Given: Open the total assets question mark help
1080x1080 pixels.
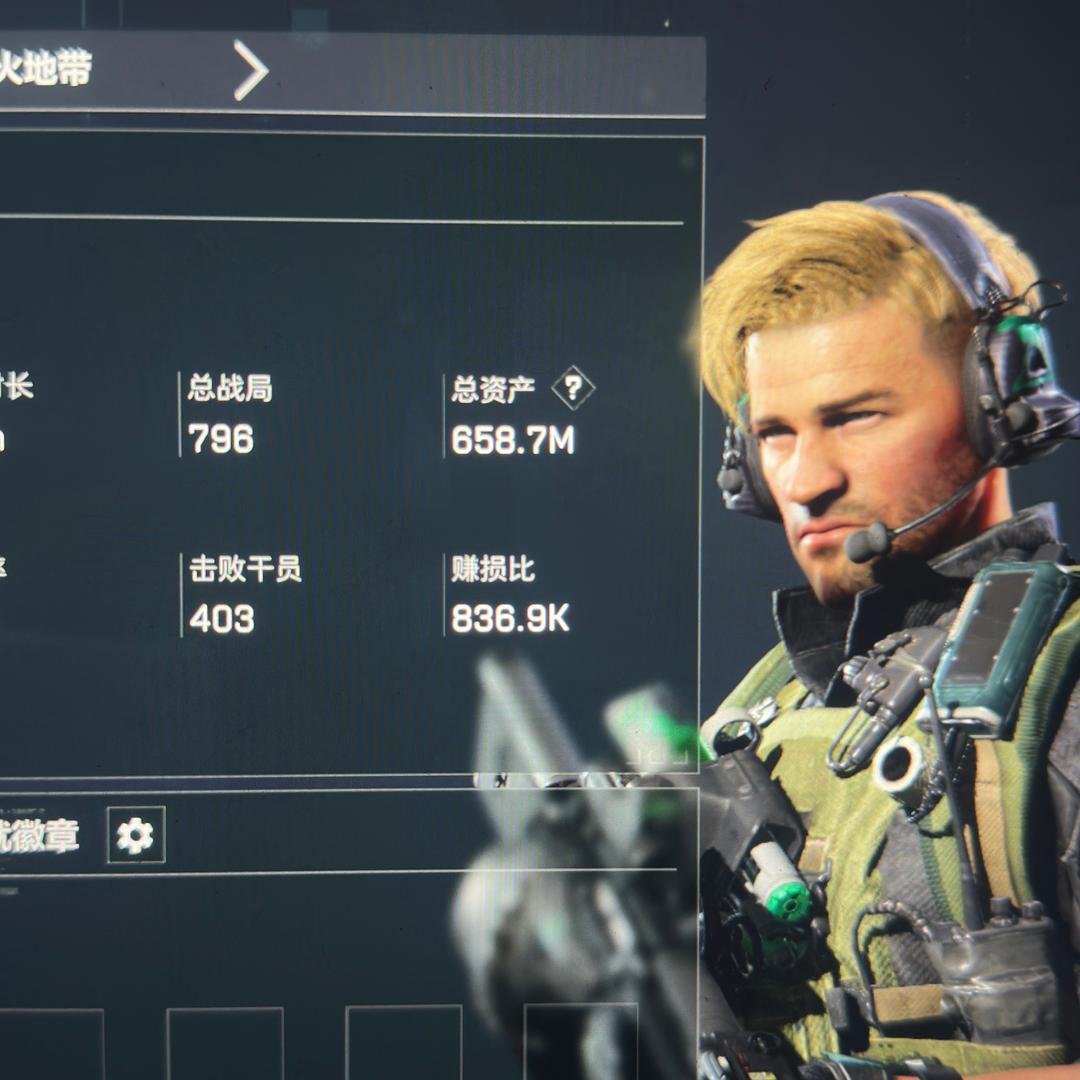Looking at the screenshot, I should coord(573,388).
